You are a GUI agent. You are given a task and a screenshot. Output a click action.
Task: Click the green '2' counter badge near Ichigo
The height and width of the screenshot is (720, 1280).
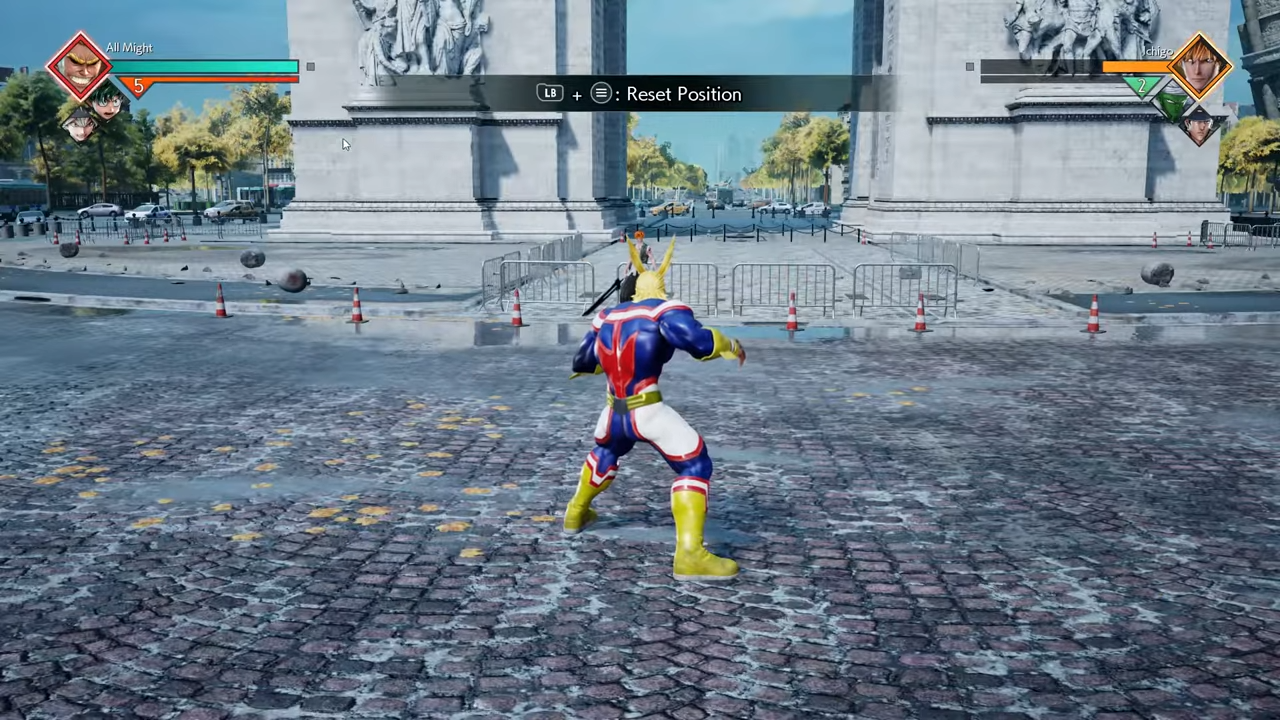[x=1141, y=84]
